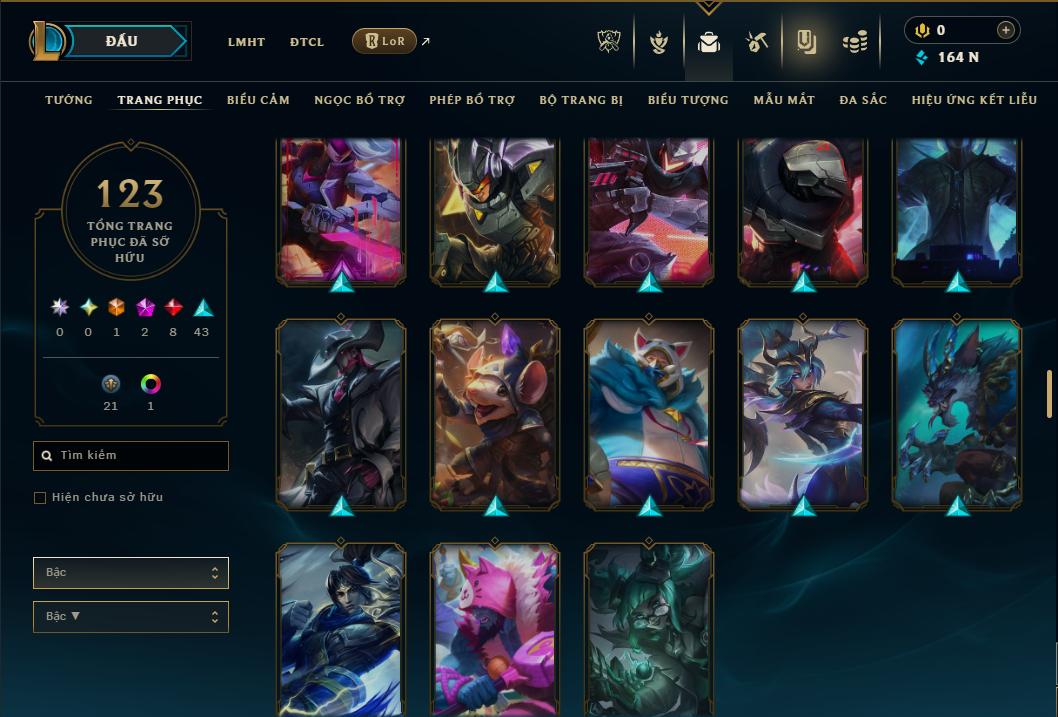1058x717 pixels.
Task: Open the LMHT menu entry
Action: coord(246,42)
